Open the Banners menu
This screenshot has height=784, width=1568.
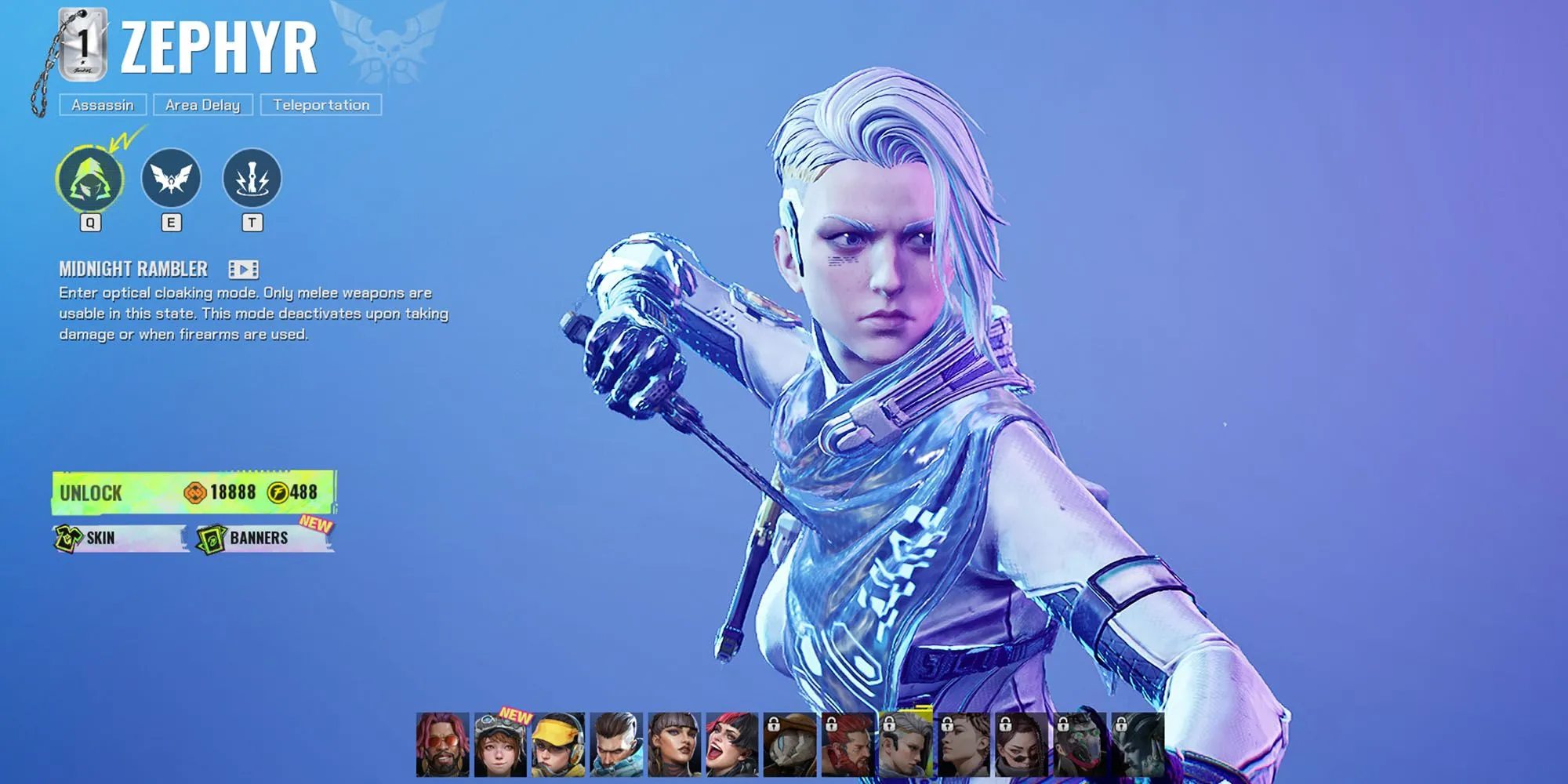tap(264, 538)
